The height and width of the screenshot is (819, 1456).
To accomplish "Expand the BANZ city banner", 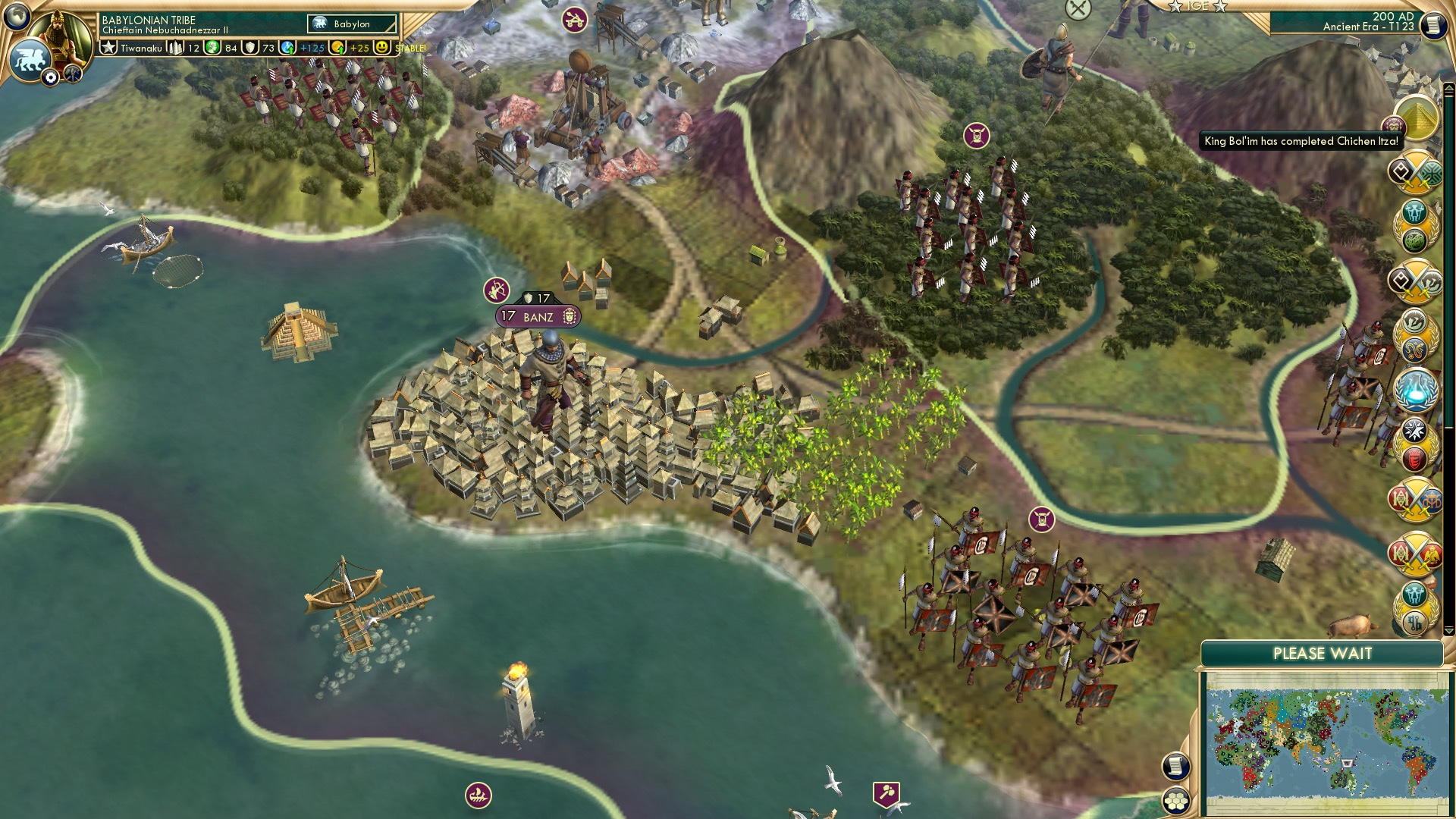I will (x=538, y=317).
